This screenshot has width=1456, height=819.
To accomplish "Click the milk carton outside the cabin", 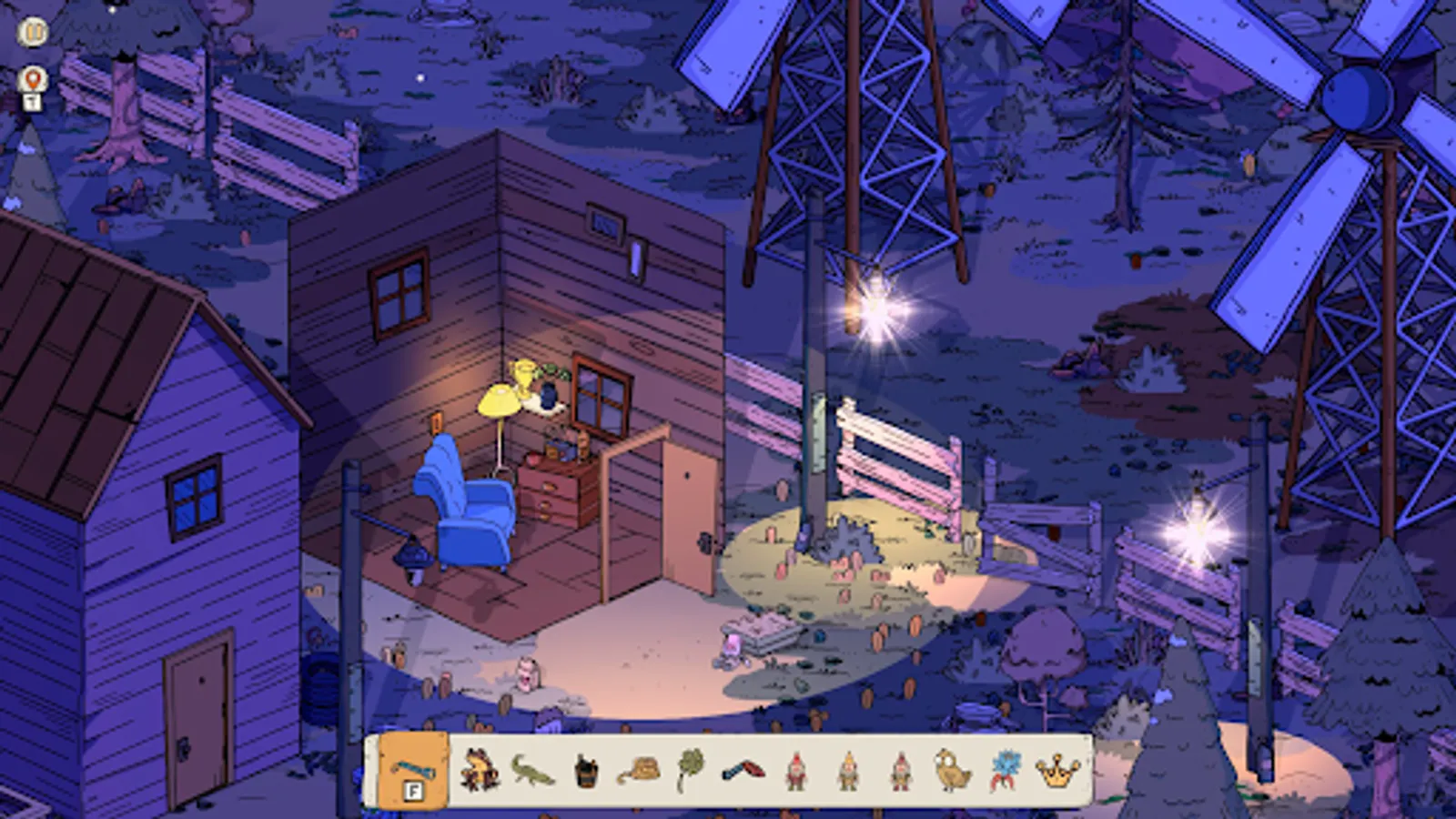I will 528,673.
